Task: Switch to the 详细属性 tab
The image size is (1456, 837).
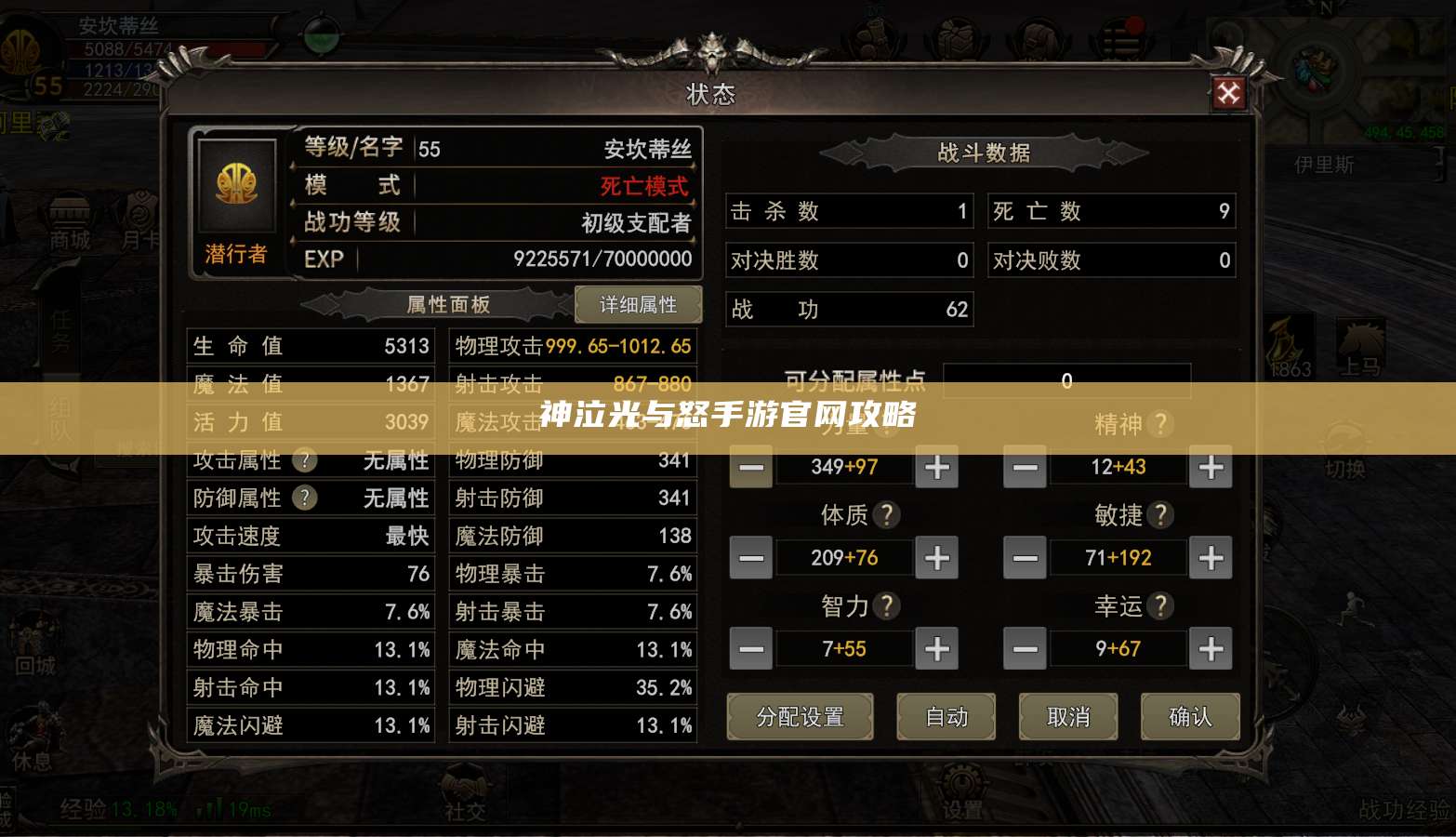Action: coord(639,304)
